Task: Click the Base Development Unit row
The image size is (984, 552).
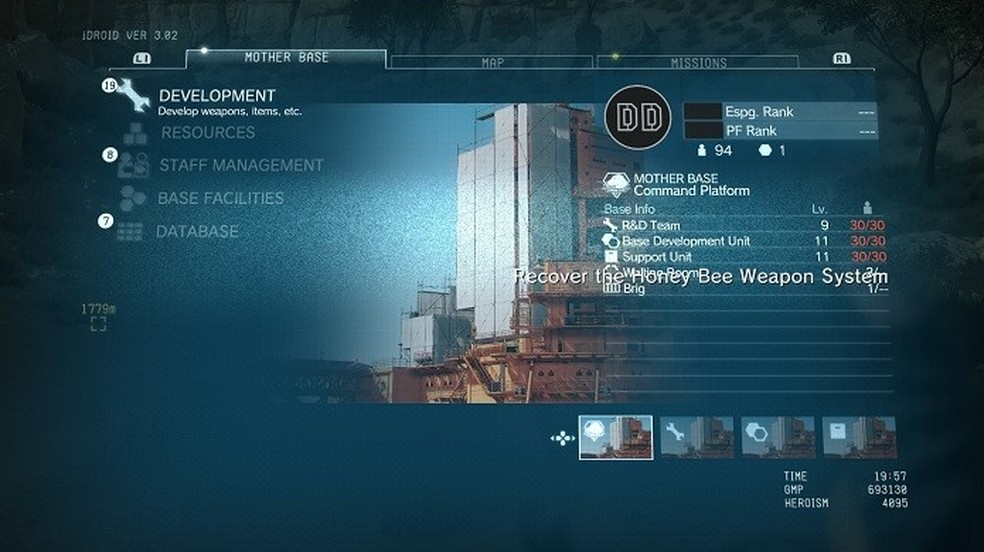Action: tap(744, 241)
